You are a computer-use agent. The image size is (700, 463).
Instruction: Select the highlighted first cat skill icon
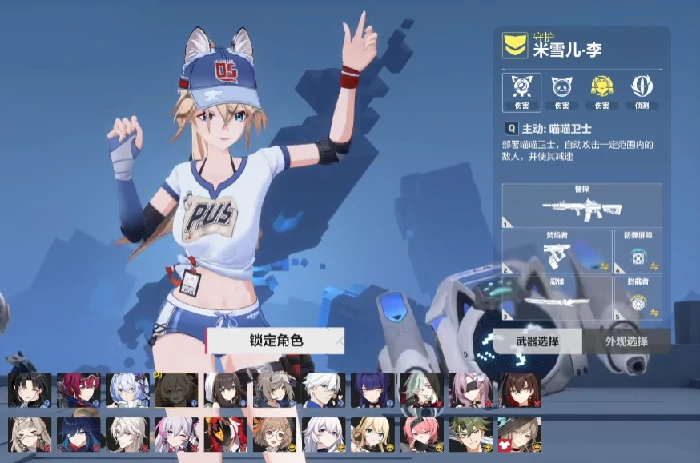pyautogui.click(x=520, y=90)
